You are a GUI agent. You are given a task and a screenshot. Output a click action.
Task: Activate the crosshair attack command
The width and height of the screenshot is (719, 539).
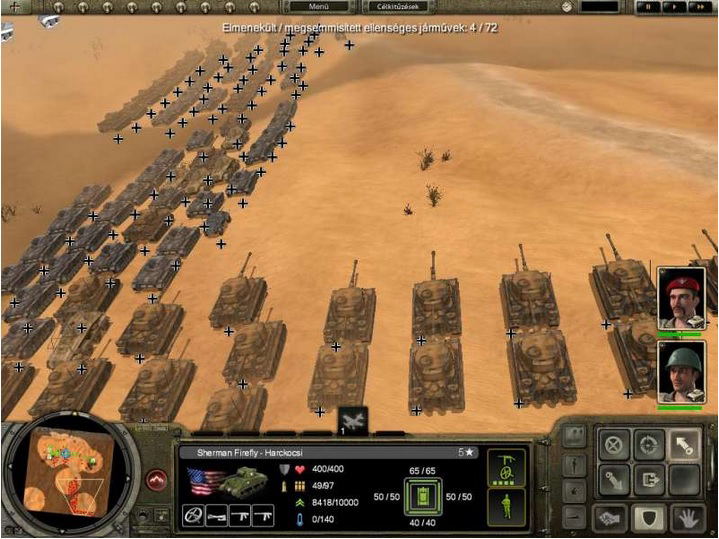point(650,444)
